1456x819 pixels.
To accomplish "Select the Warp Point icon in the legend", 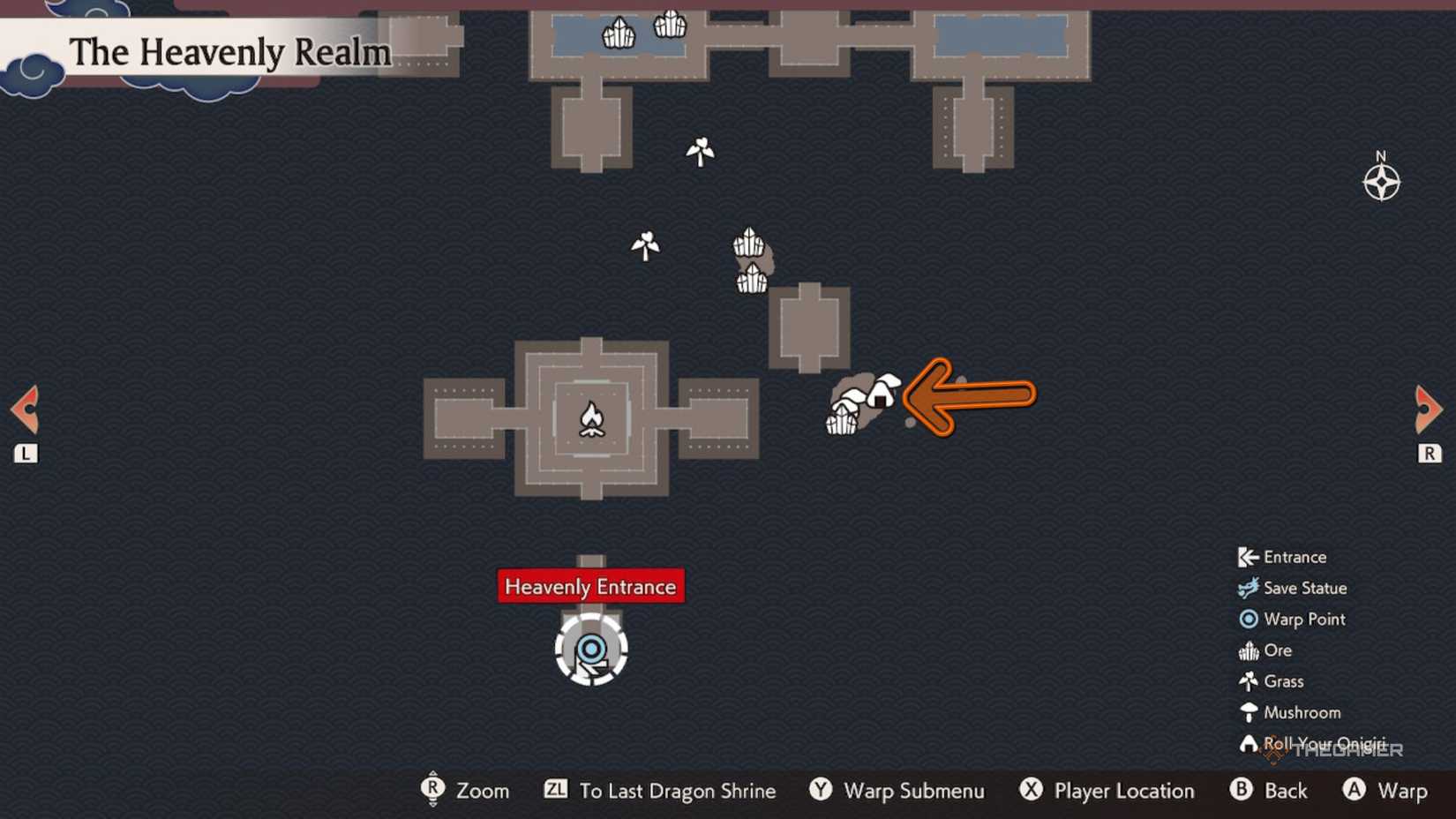I will coord(1250,620).
